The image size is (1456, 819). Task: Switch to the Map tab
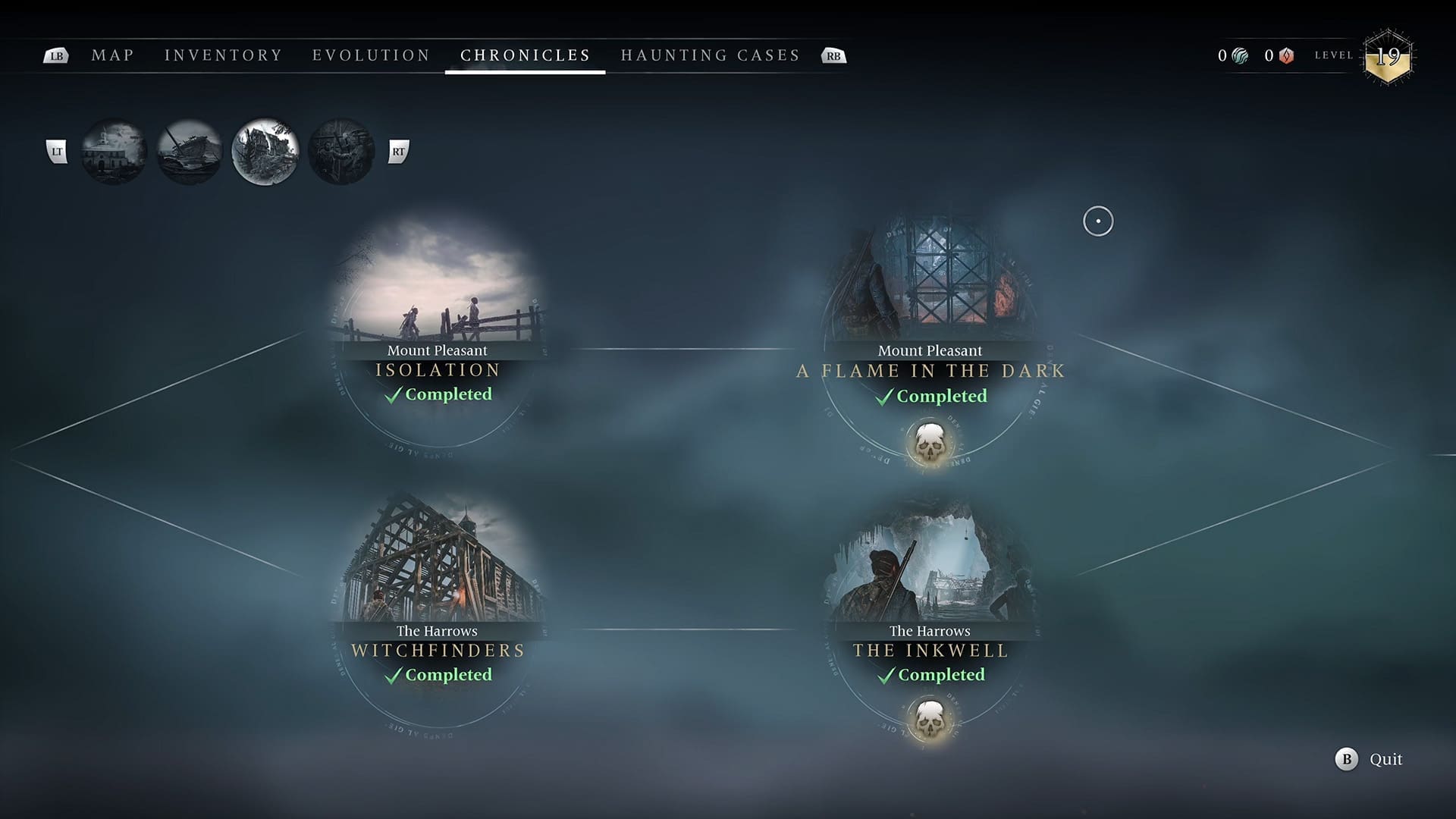coord(112,55)
